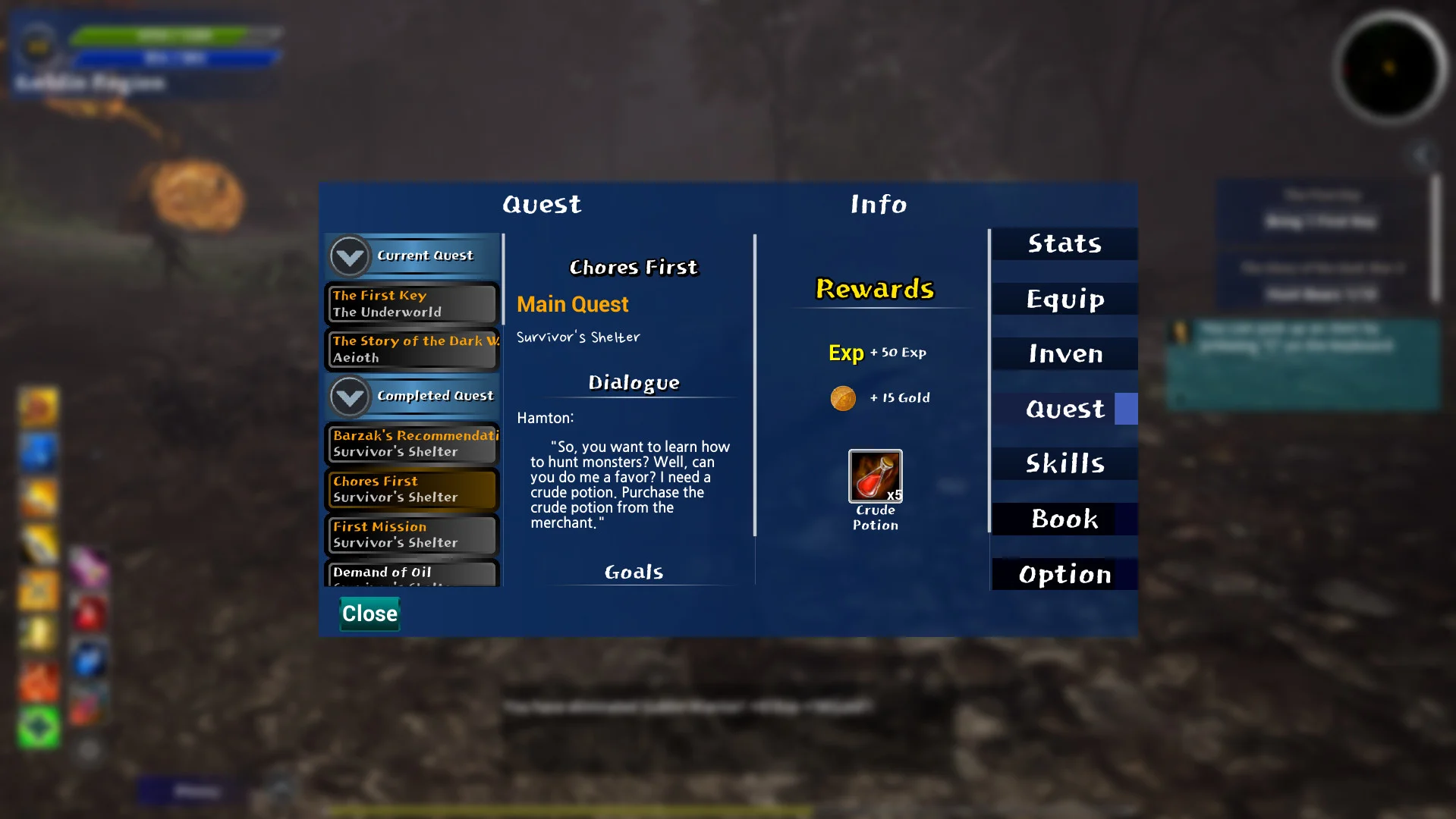Viewport: 1456px width, 819px height.
Task: Switch to the Stats tab
Action: 1063,243
